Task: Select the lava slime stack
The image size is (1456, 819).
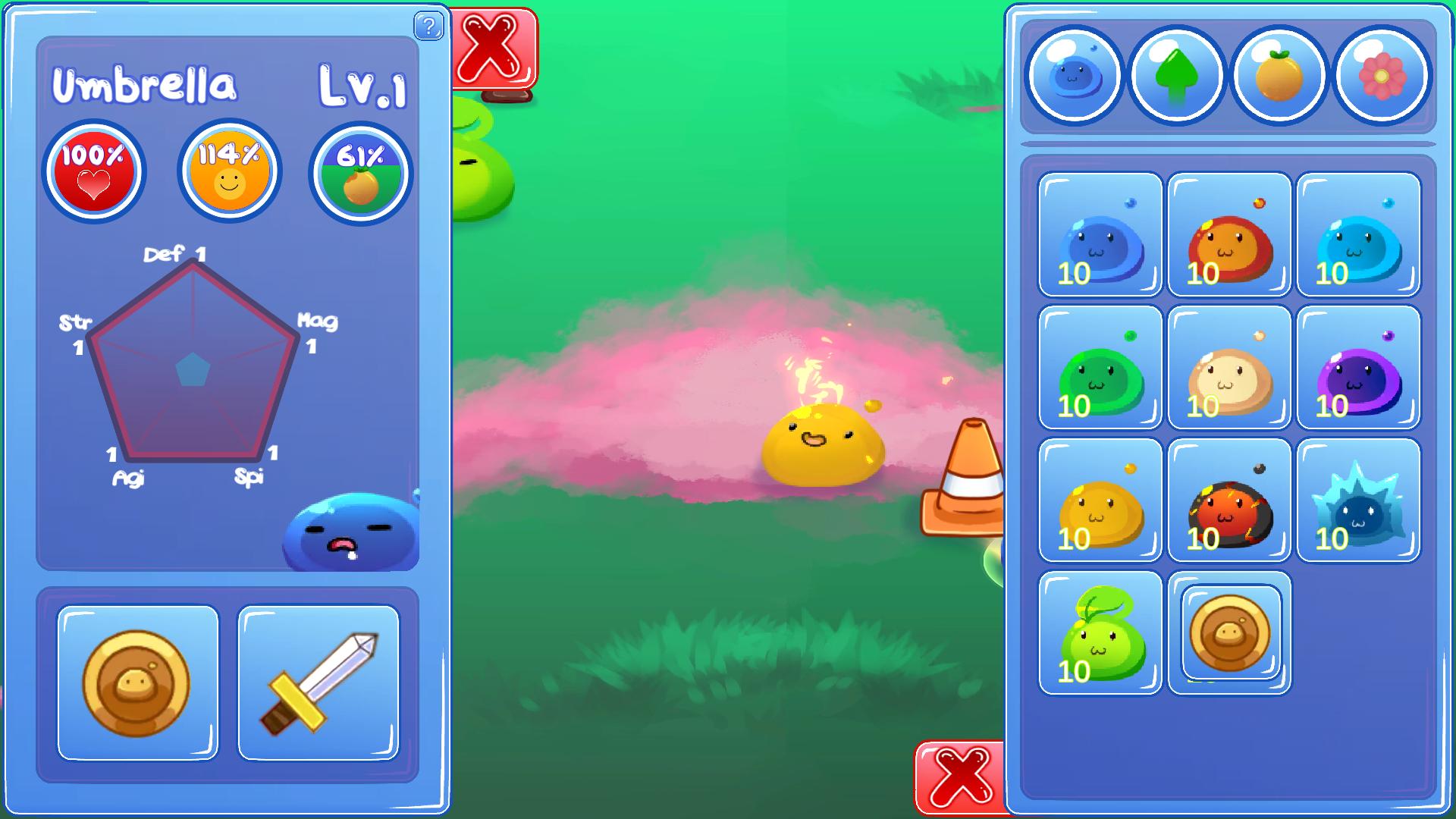Action: (x=1228, y=500)
